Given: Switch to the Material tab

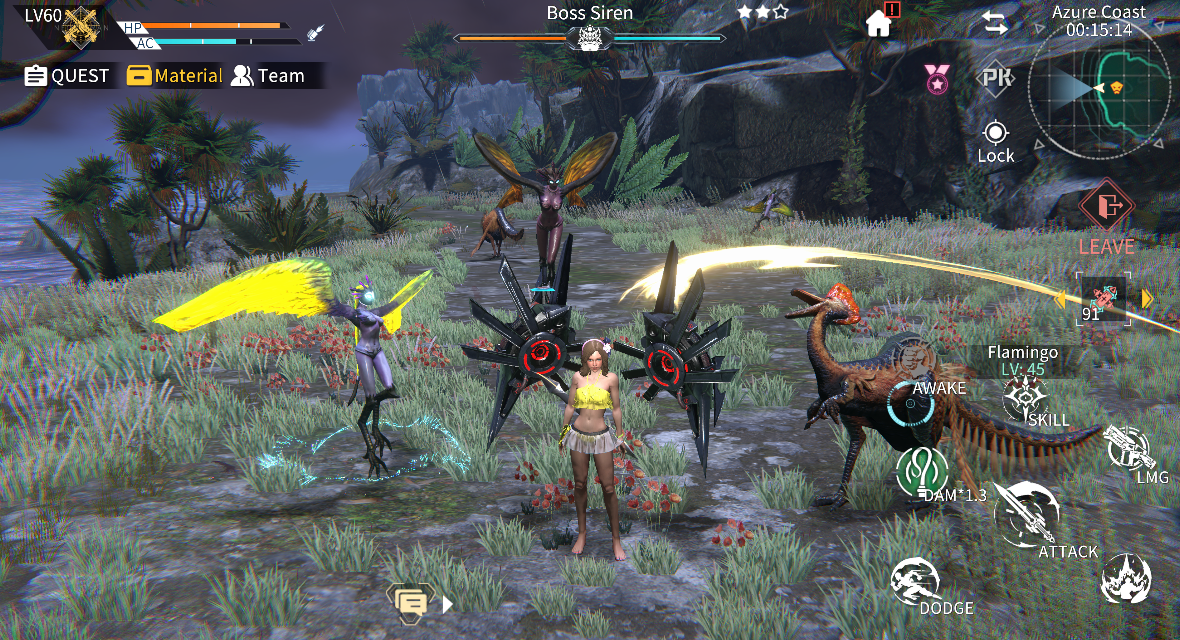Looking at the screenshot, I should (x=175, y=76).
